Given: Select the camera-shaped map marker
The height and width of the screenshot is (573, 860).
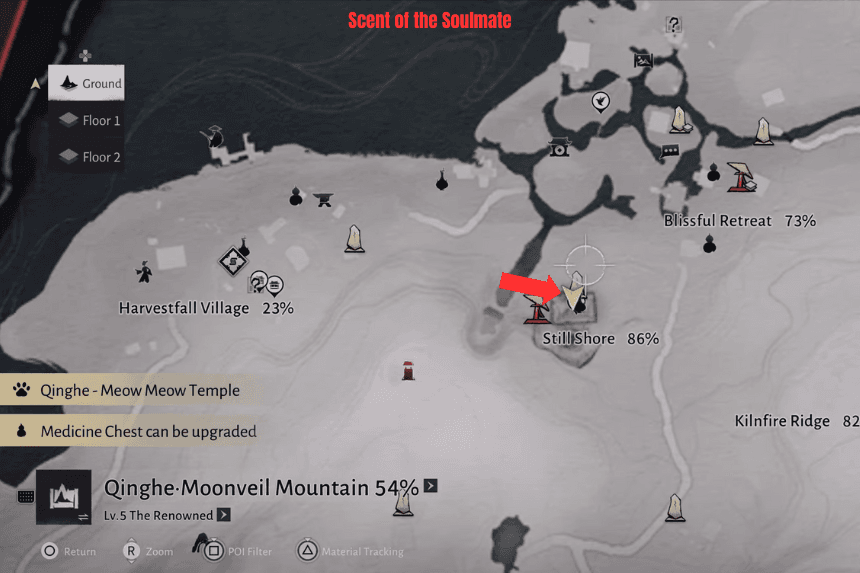Looking at the screenshot, I should click(x=559, y=148).
